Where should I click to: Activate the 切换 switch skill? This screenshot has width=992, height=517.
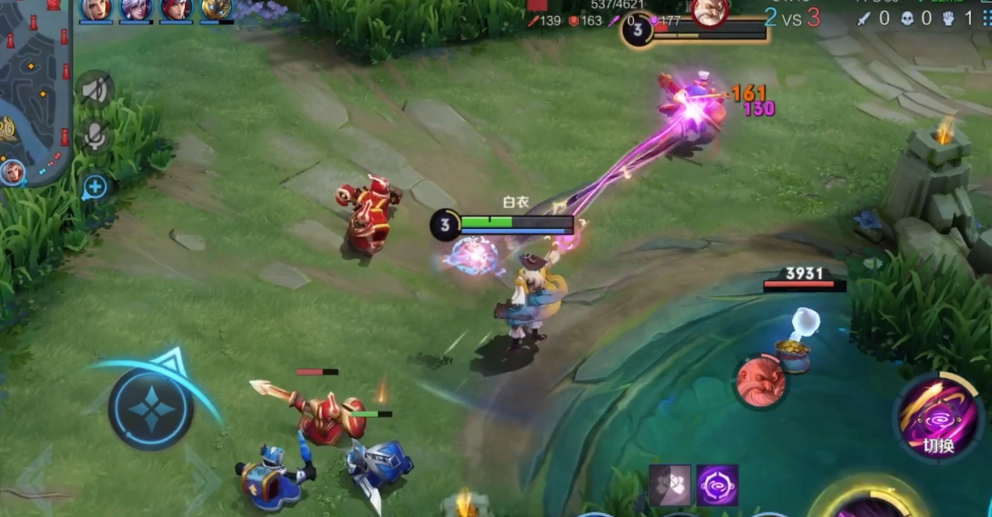[938, 417]
